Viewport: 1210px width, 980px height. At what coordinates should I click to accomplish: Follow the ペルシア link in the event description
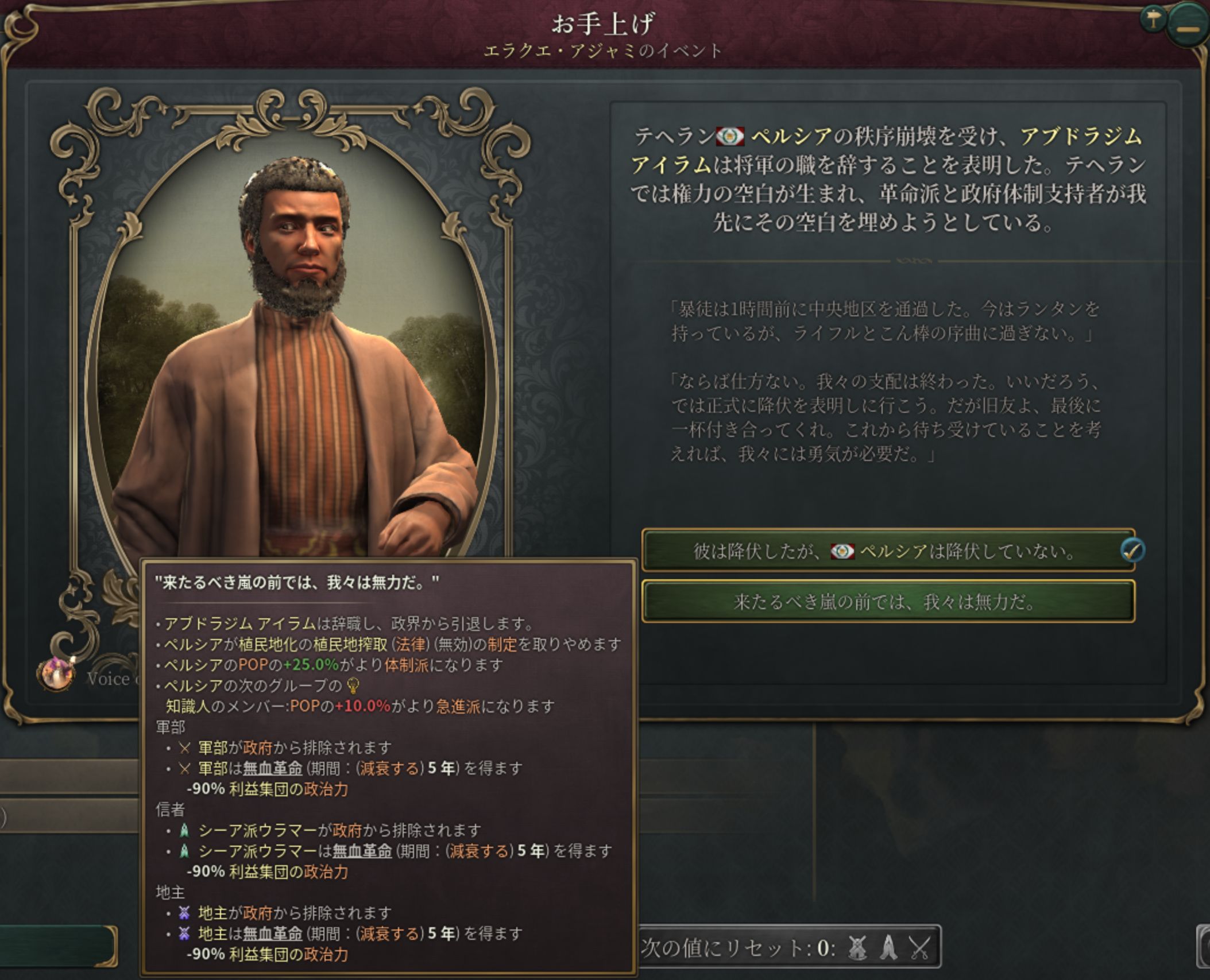(x=791, y=137)
